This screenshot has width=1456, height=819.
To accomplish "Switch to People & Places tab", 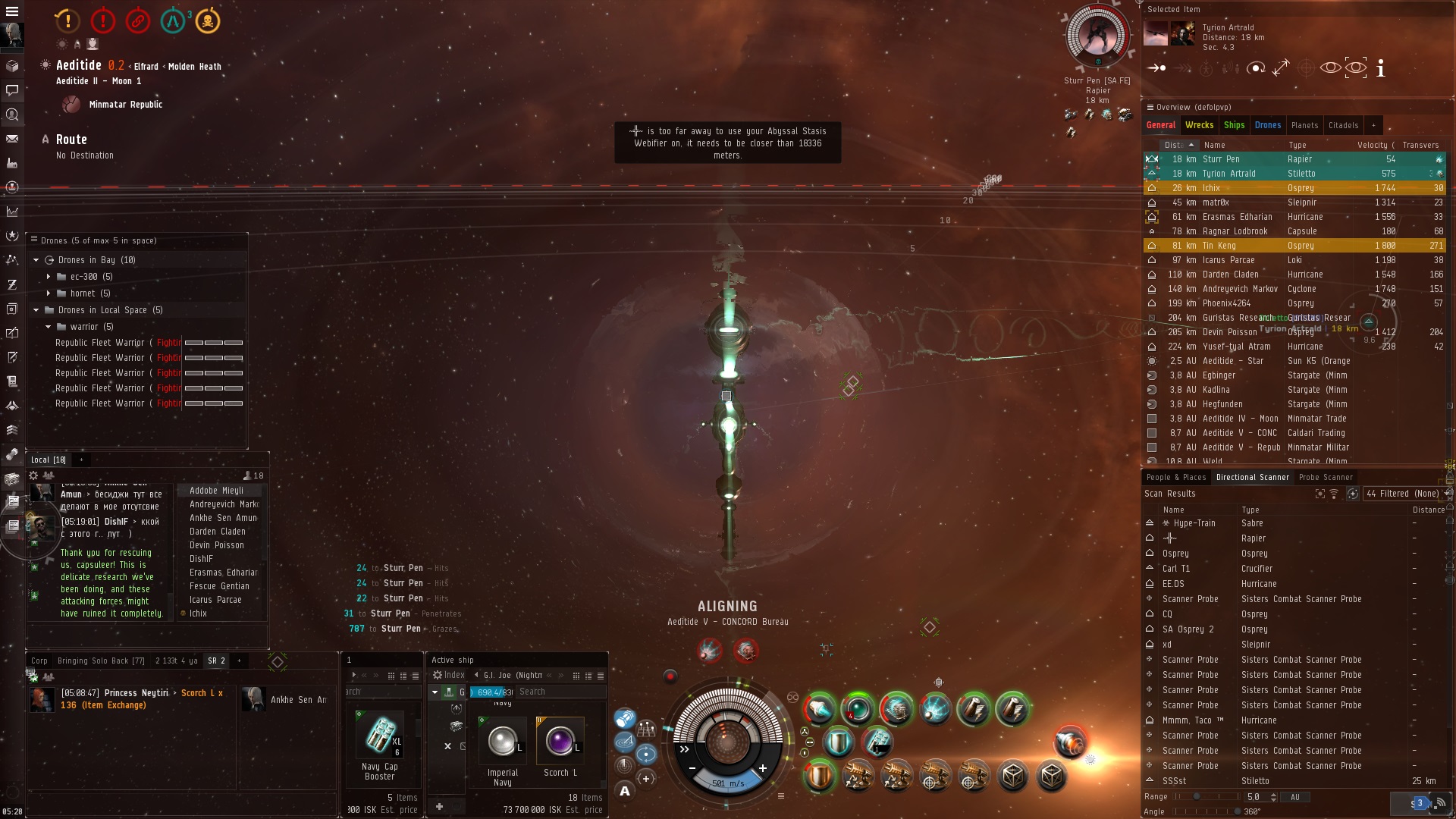I will pyautogui.click(x=1175, y=477).
